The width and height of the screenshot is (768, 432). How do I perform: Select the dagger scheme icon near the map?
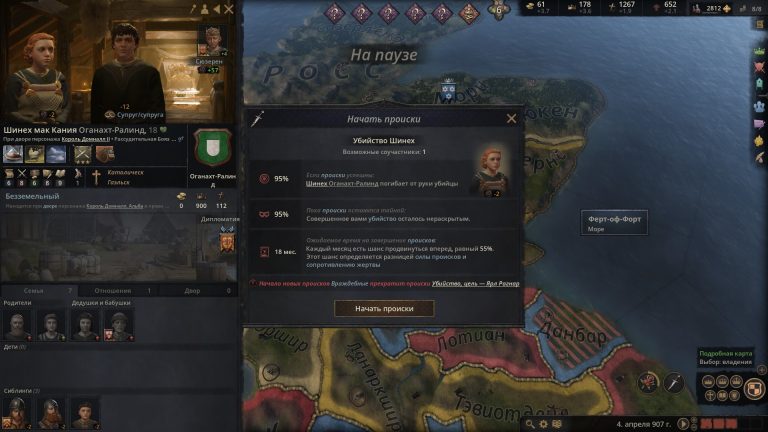tap(673, 381)
